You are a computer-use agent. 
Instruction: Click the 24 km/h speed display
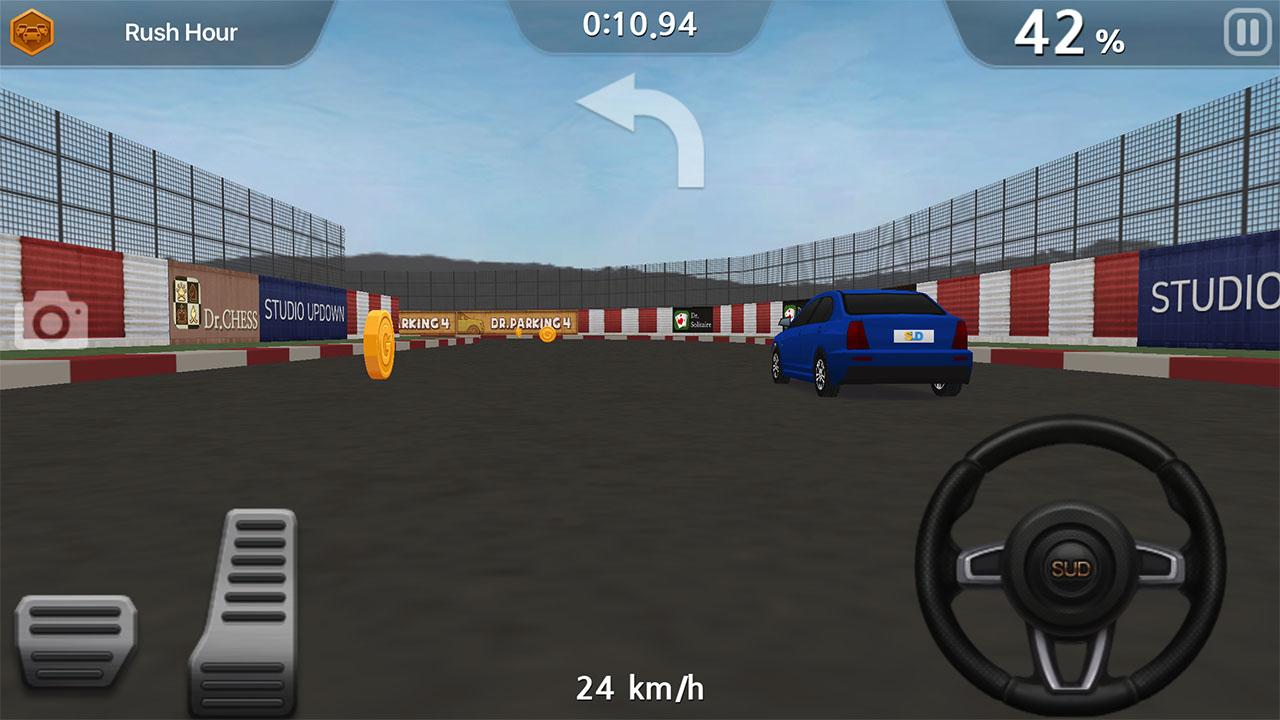(640, 687)
